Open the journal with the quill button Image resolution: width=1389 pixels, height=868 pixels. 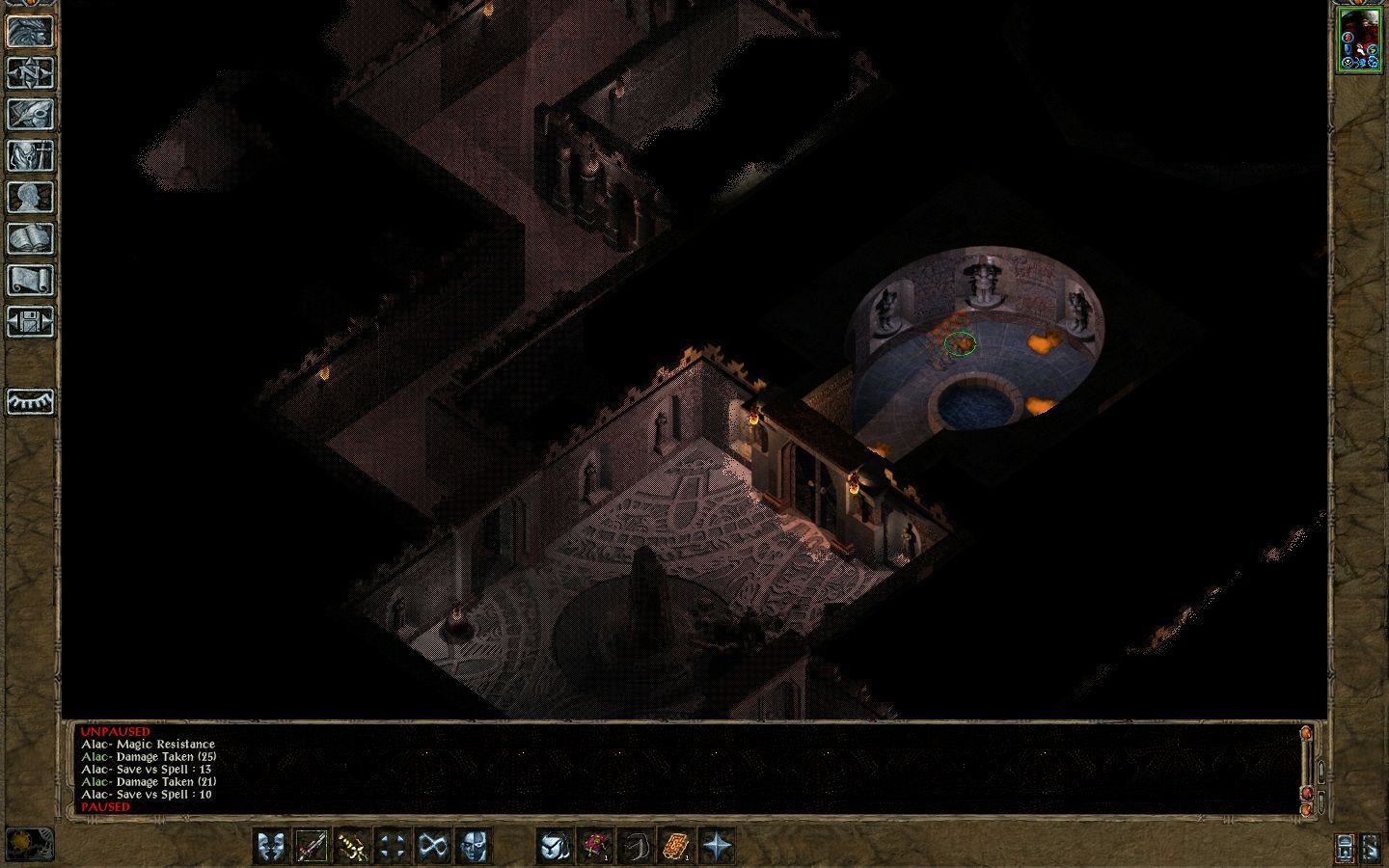pyautogui.click(x=30, y=114)
